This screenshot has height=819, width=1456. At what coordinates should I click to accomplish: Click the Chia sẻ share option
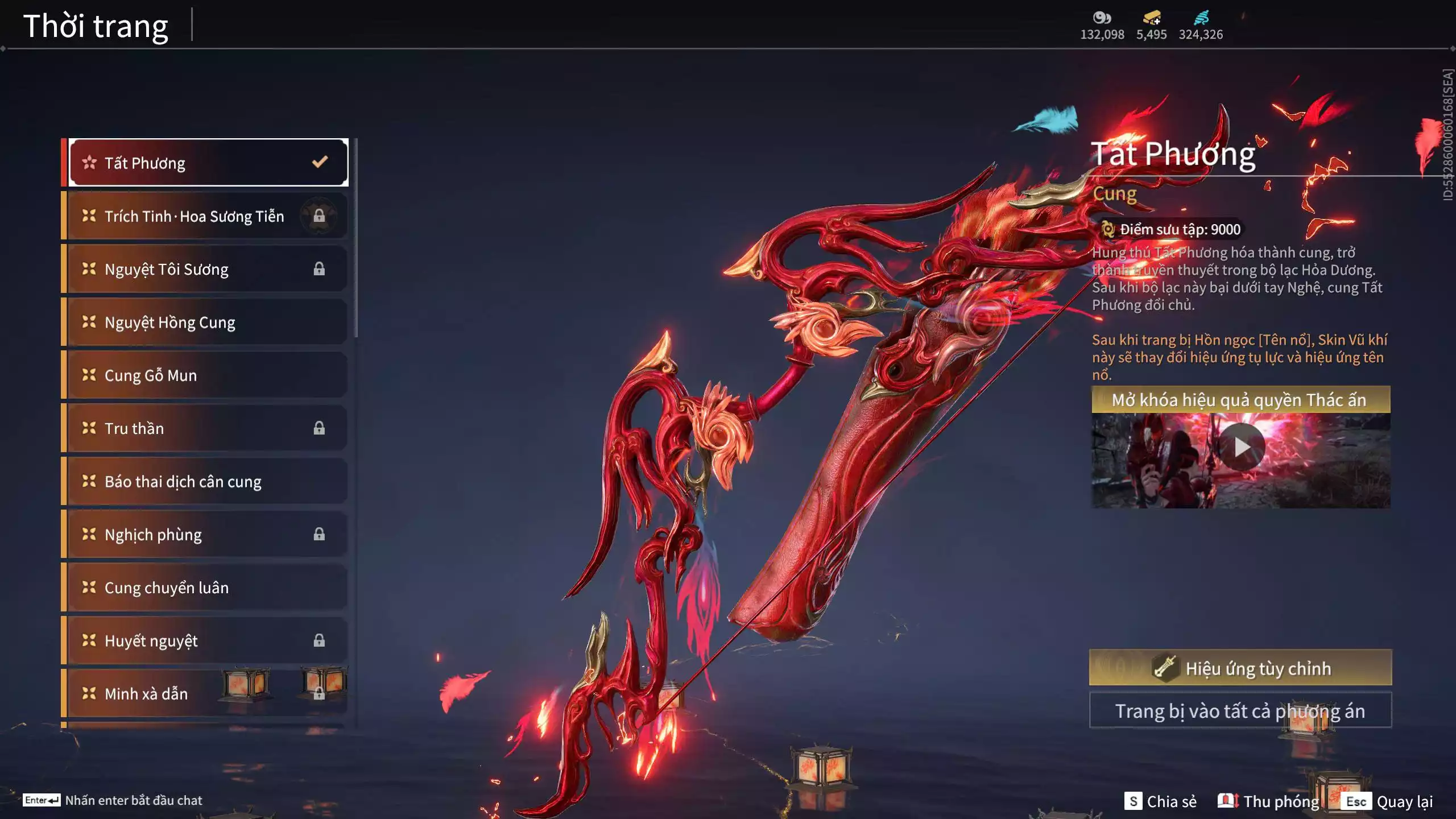(1161, 801)
